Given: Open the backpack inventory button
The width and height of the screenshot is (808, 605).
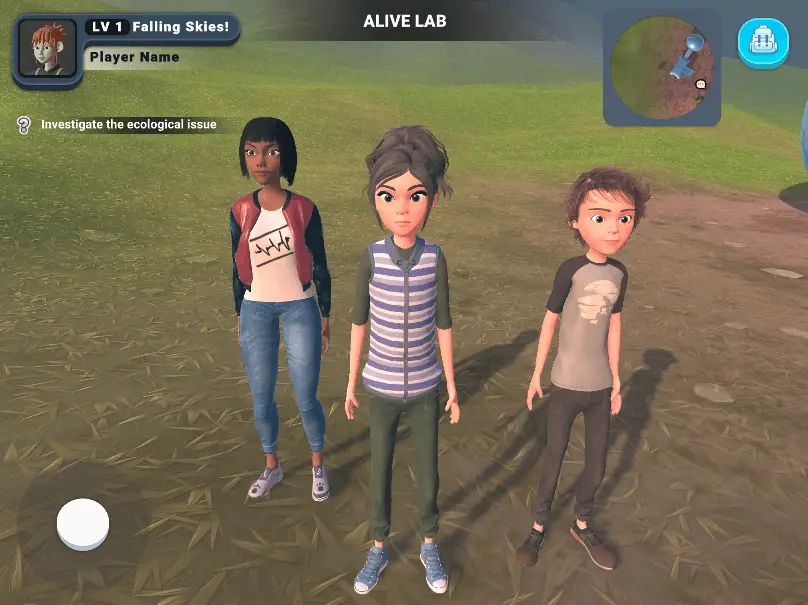Looking at the screenshot, I should pos(763,41).
